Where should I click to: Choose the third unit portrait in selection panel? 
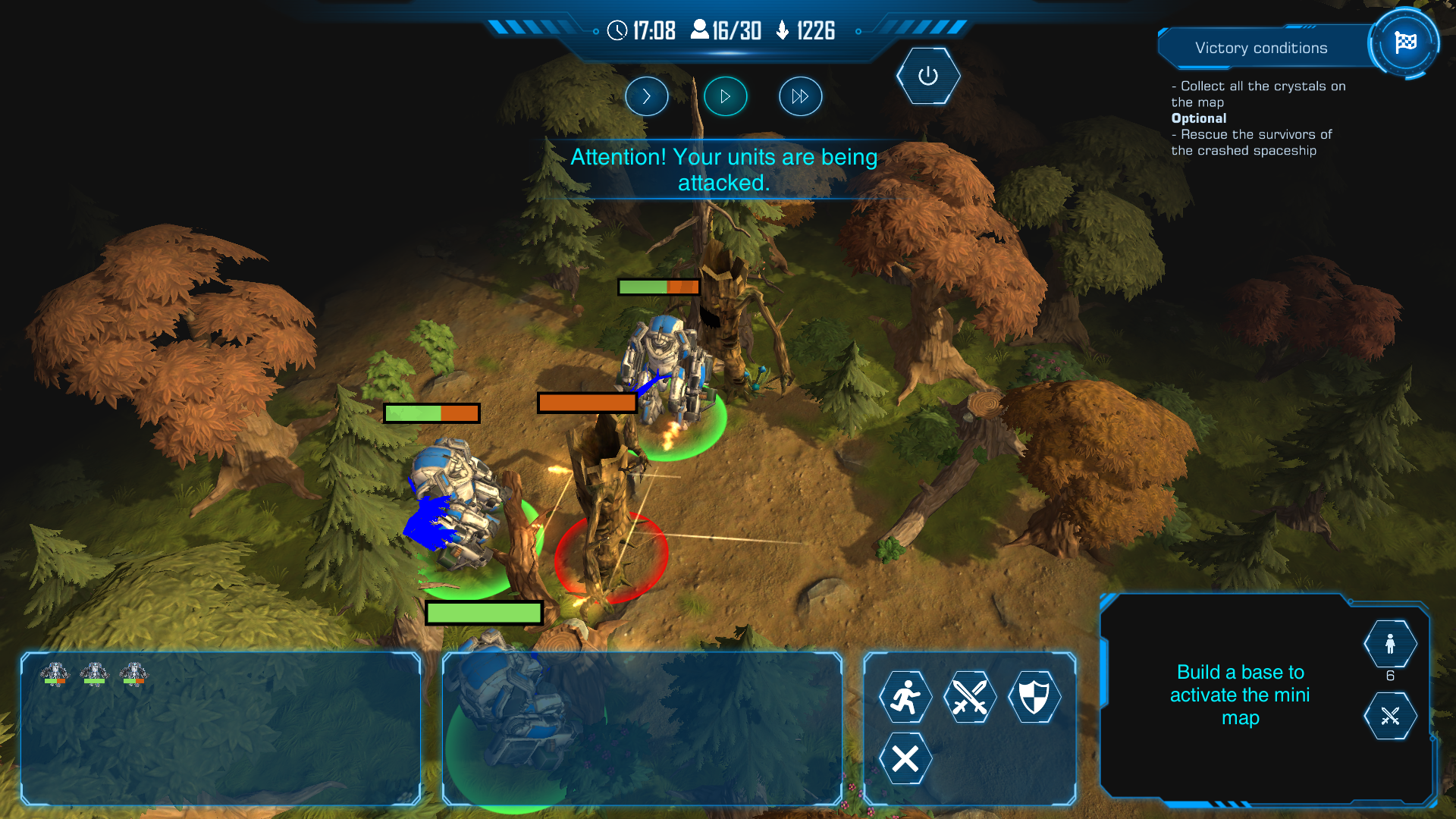pyautogui.click(x=133, y=673)
